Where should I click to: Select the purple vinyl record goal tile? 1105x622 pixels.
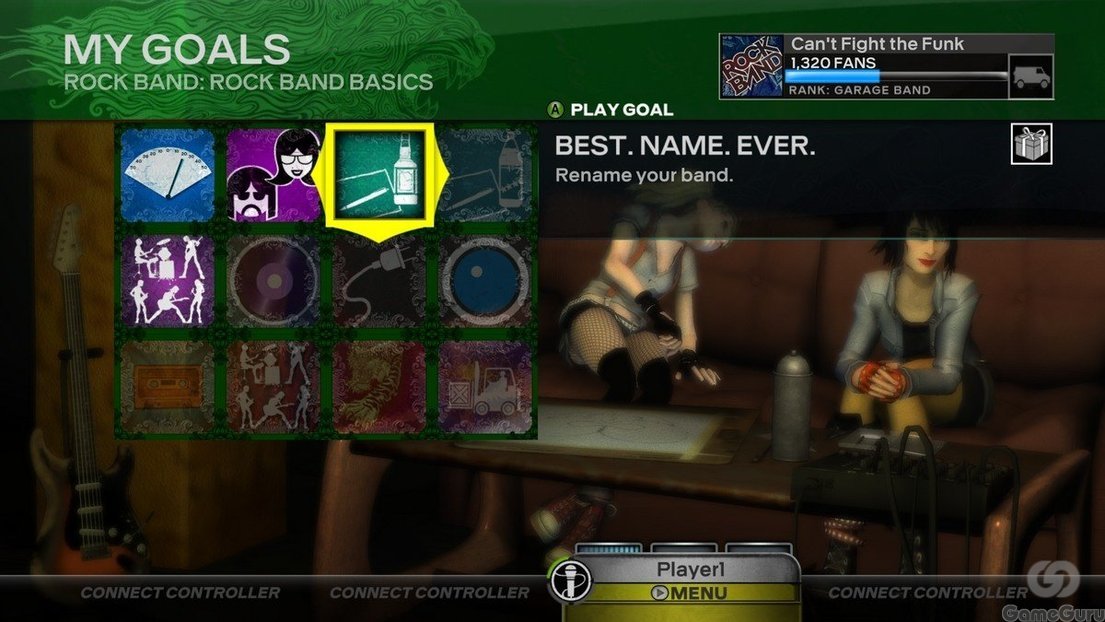(x=272, y=281)
